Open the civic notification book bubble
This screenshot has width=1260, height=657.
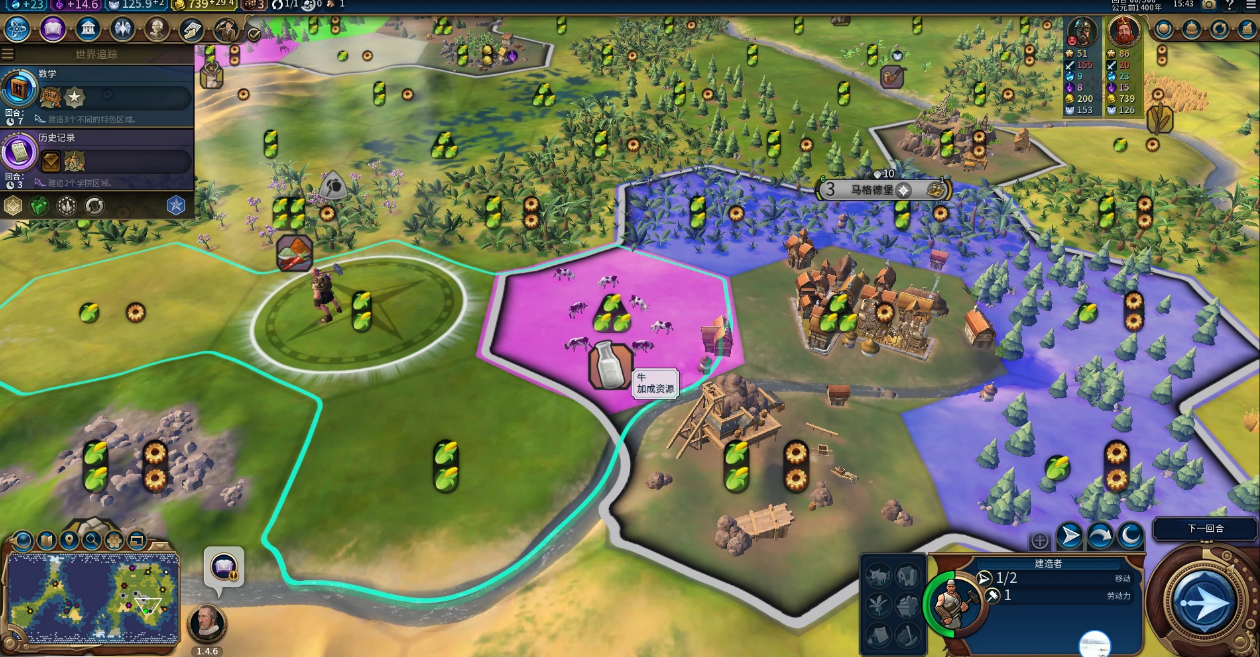(x=223, y=565)
